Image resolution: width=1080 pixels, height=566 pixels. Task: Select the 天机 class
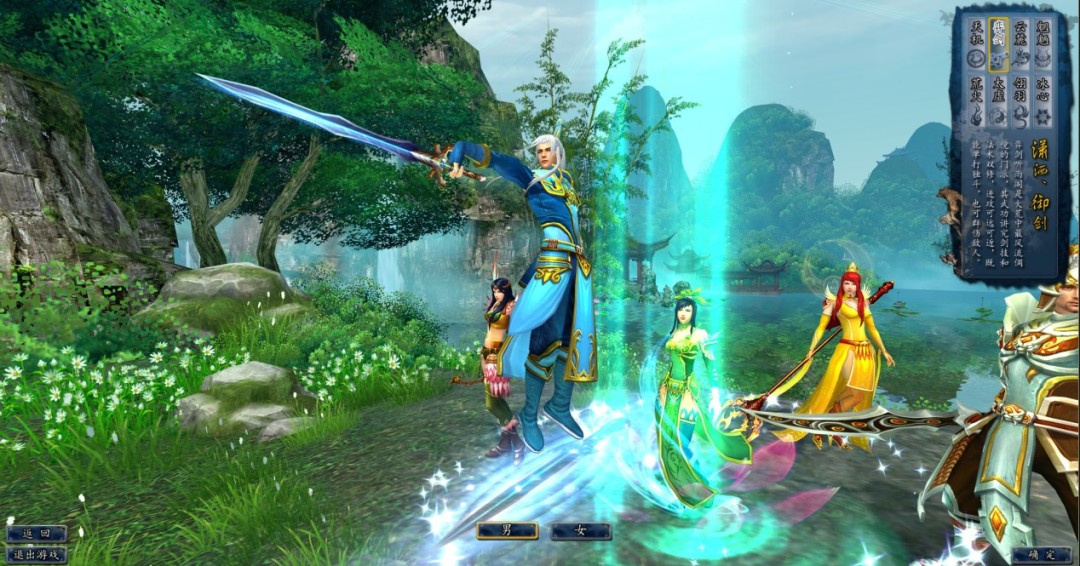[975, 44]
